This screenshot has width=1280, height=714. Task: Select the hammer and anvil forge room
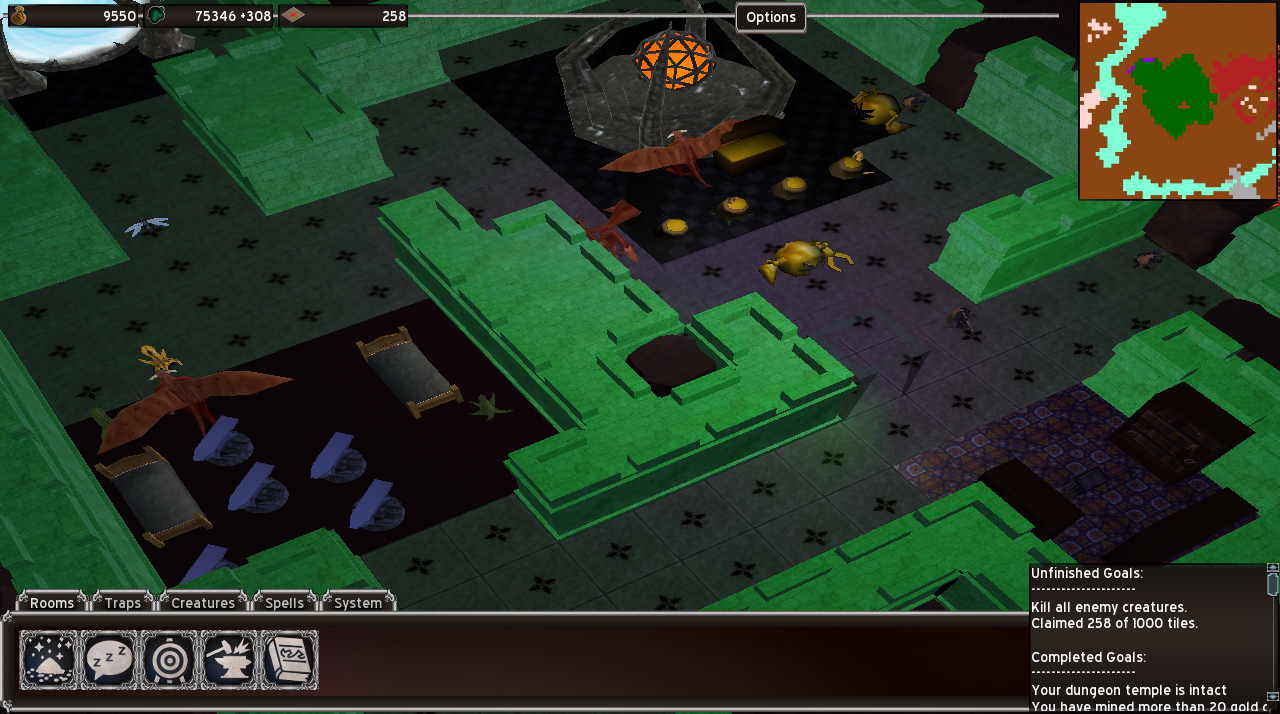[229, 660]
